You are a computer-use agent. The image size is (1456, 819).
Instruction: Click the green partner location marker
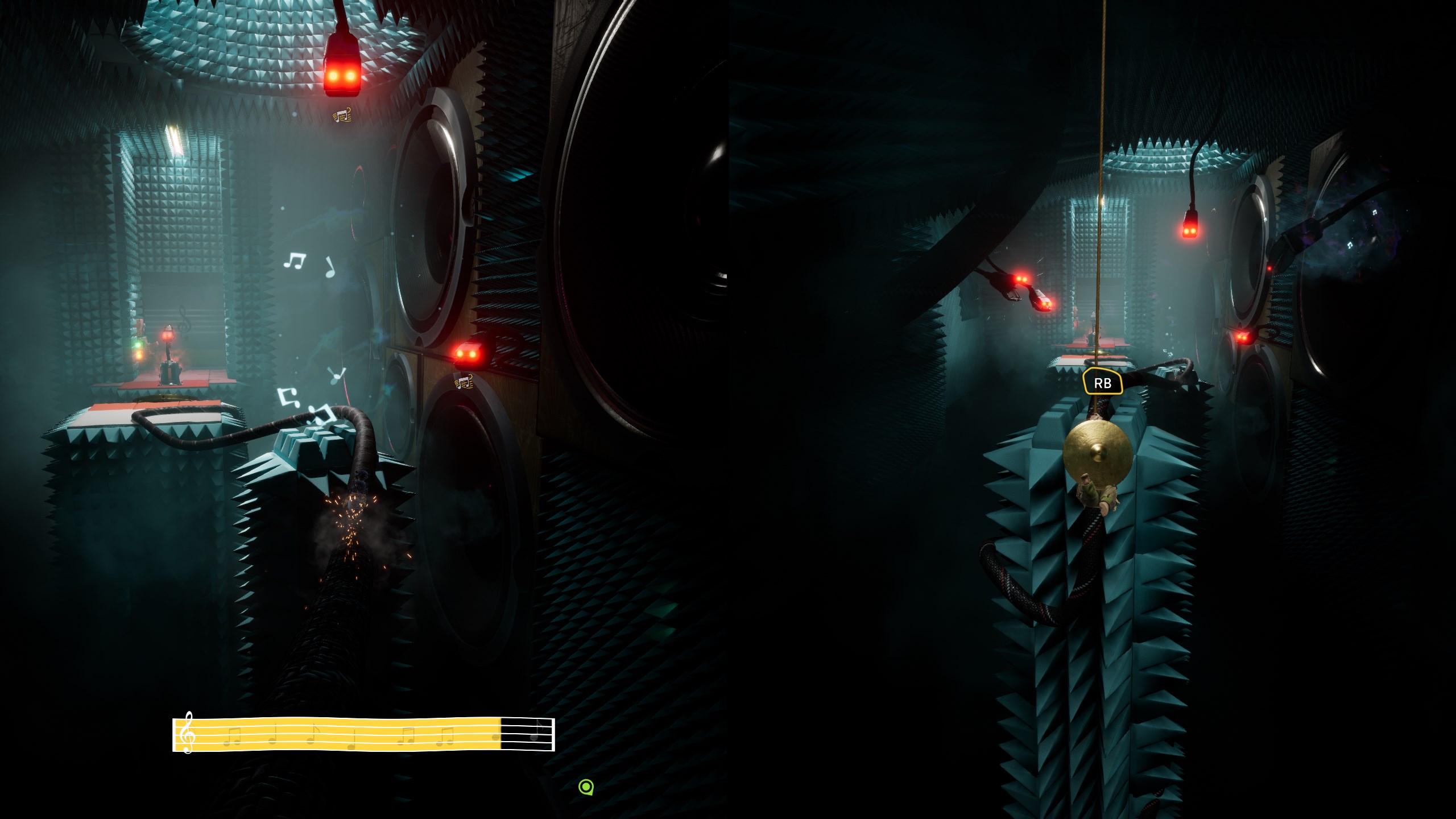pos(586,787)
